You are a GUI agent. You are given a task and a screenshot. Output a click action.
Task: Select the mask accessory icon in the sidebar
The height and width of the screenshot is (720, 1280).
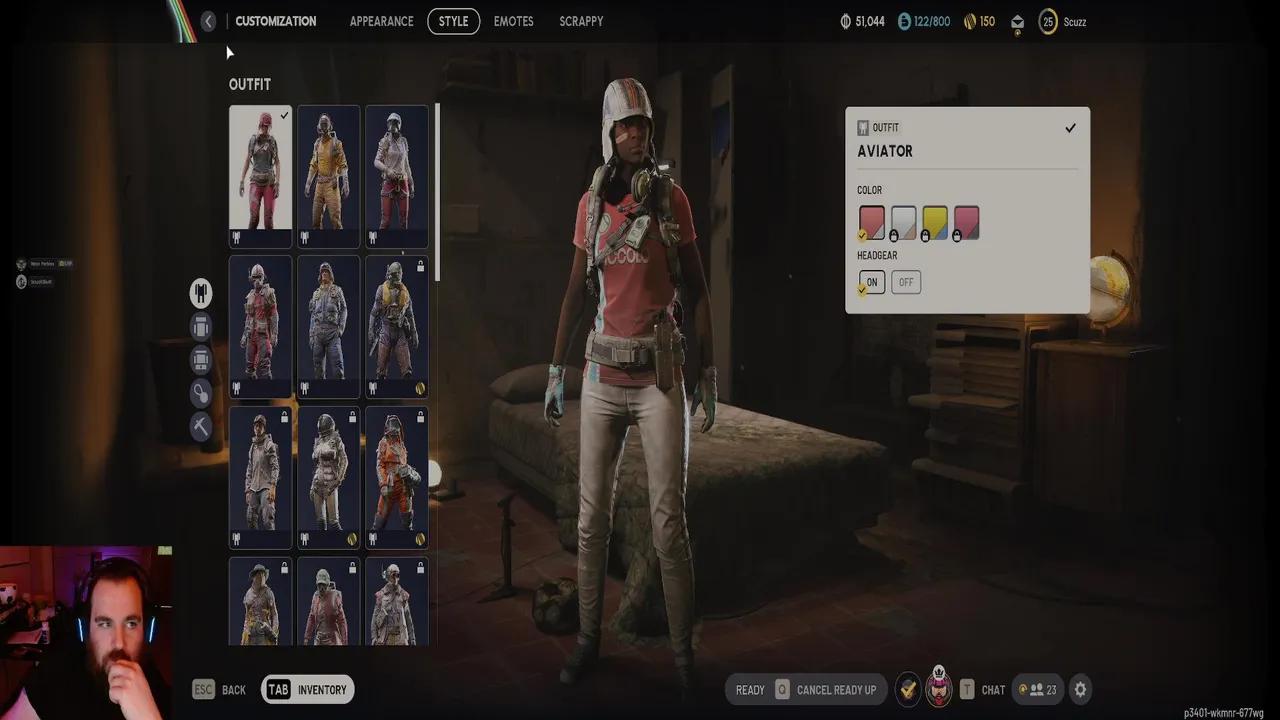200,392
